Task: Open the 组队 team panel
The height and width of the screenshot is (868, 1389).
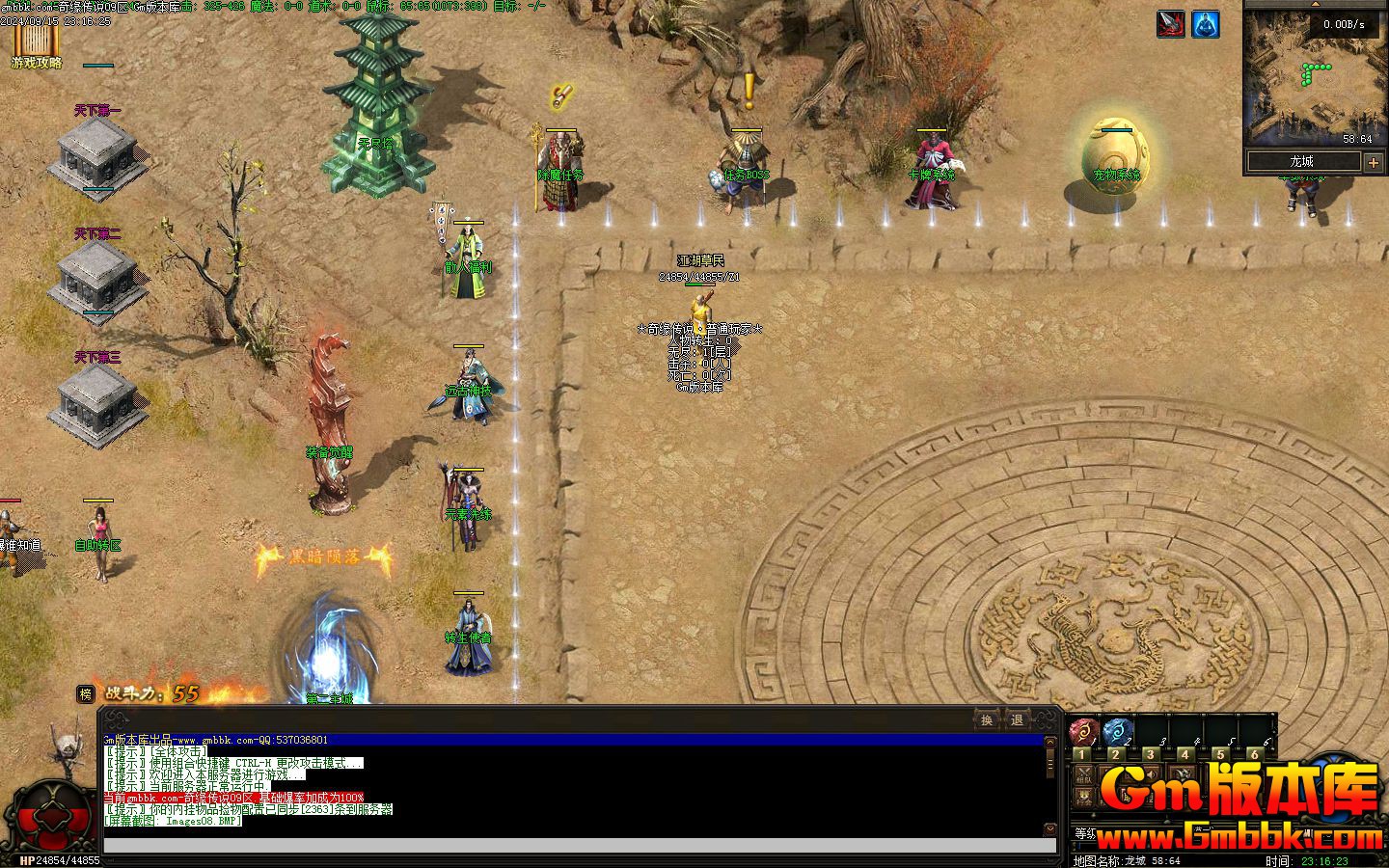Action: tap(1084, 774)
